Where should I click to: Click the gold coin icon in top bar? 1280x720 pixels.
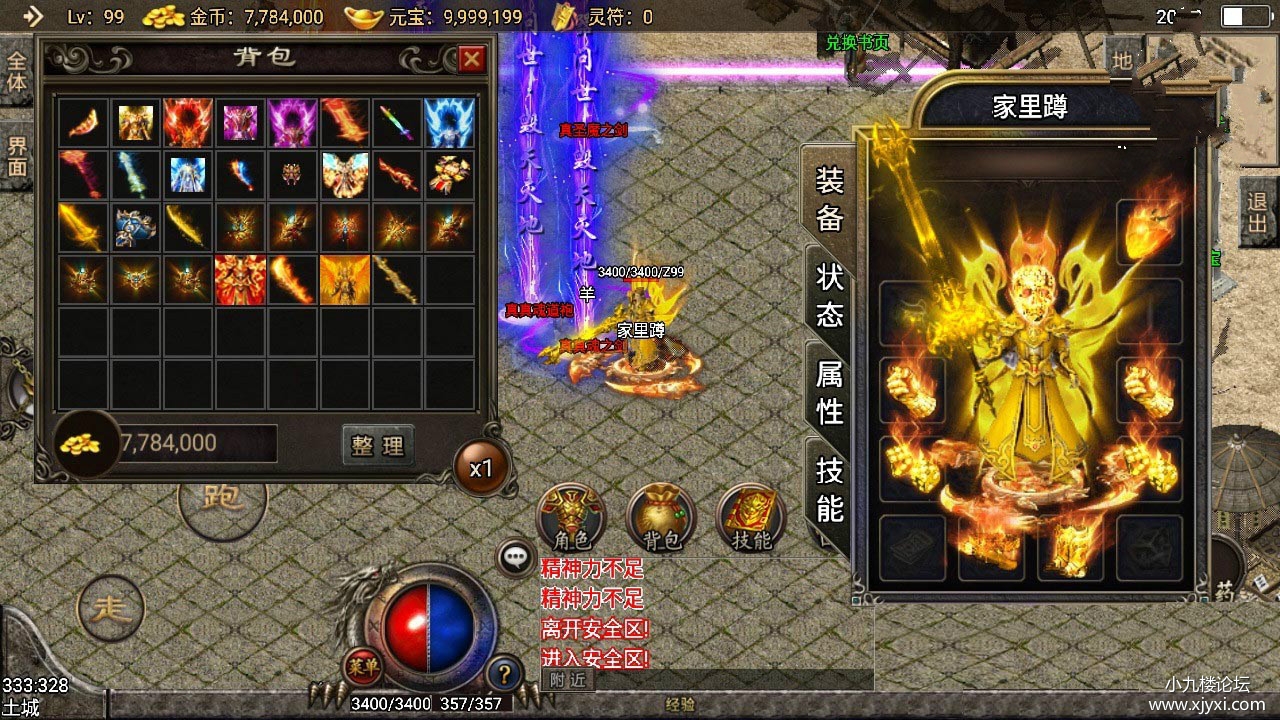[x=162, y=16]
